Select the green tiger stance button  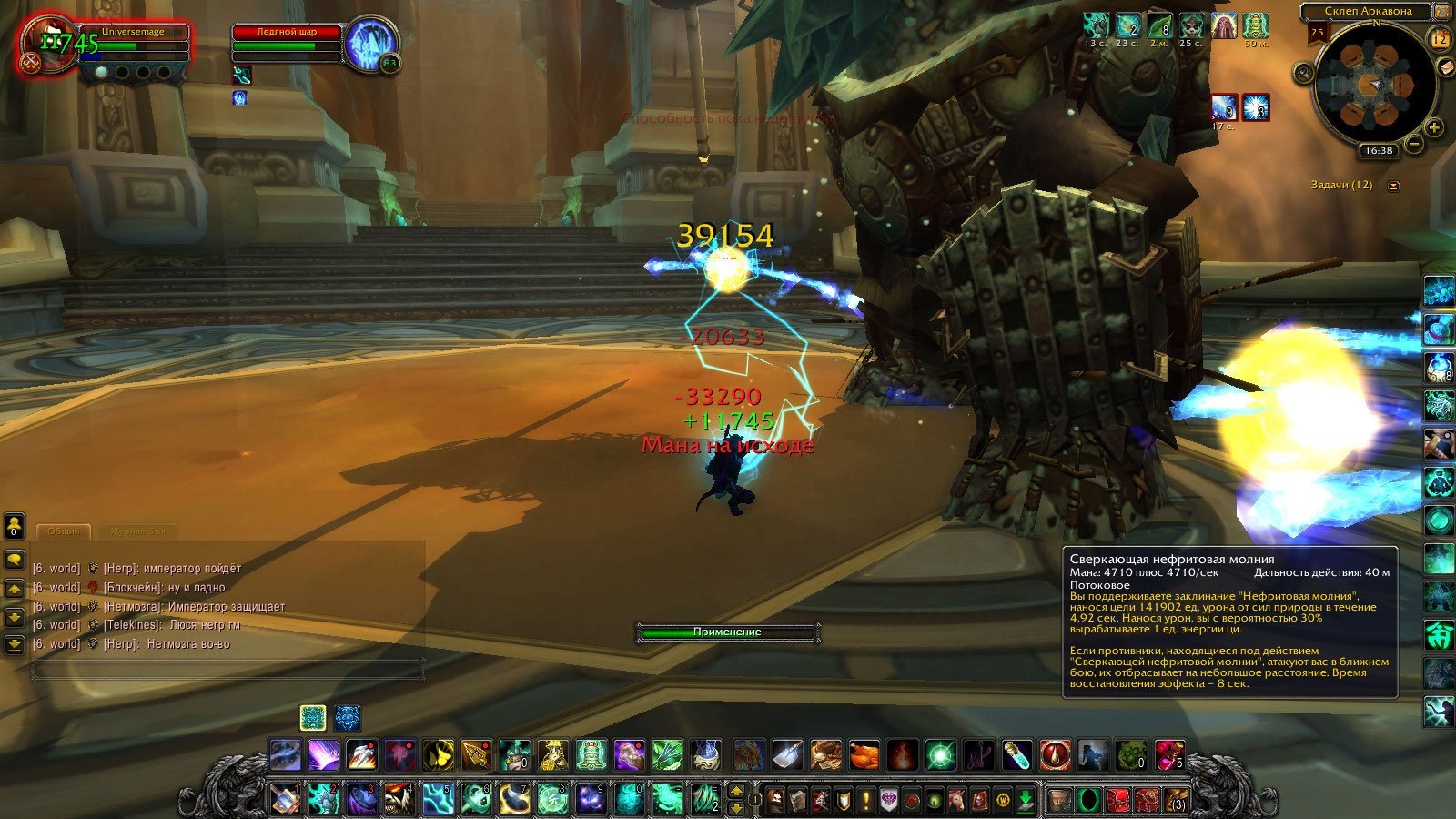(x=313, y=718)
